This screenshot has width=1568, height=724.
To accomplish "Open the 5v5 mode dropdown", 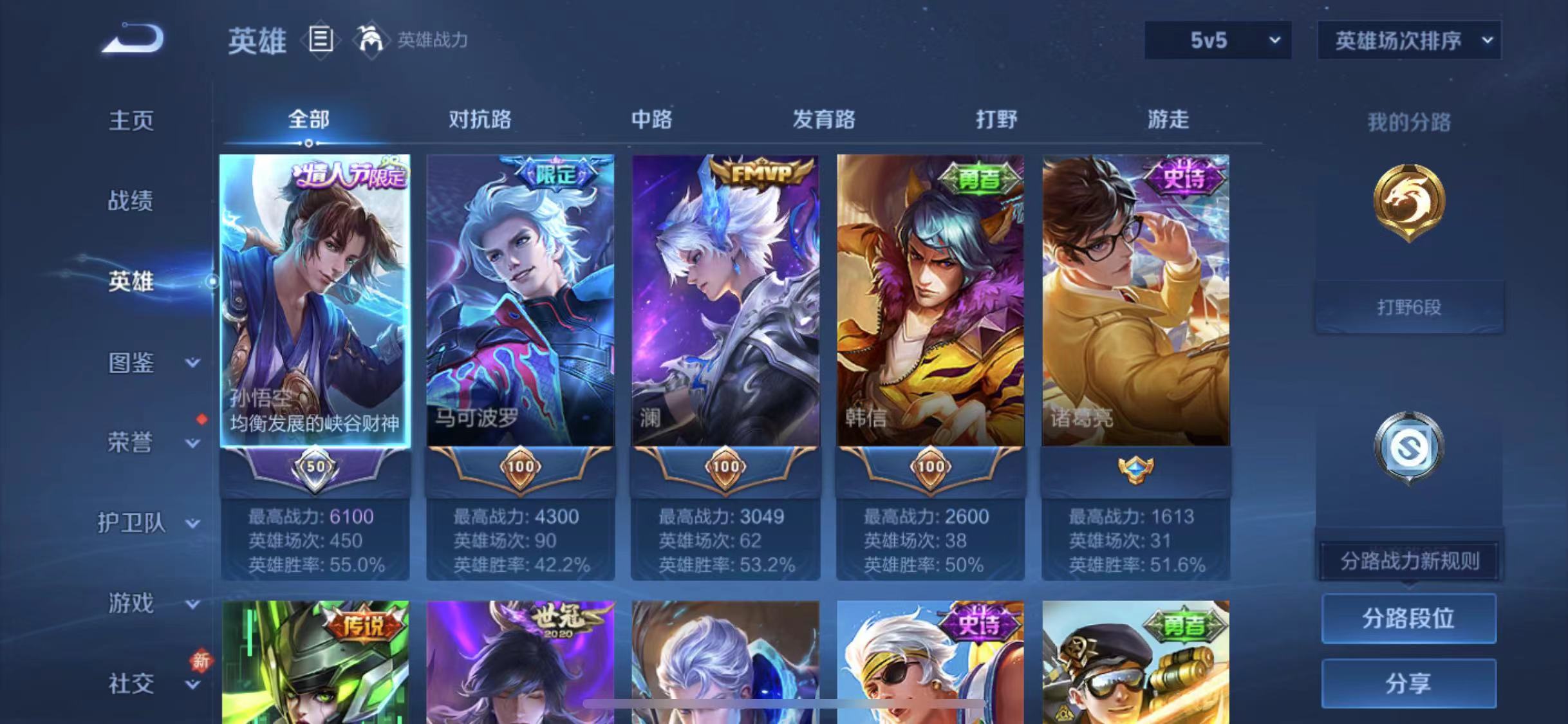I will (x=1217, y=40).
